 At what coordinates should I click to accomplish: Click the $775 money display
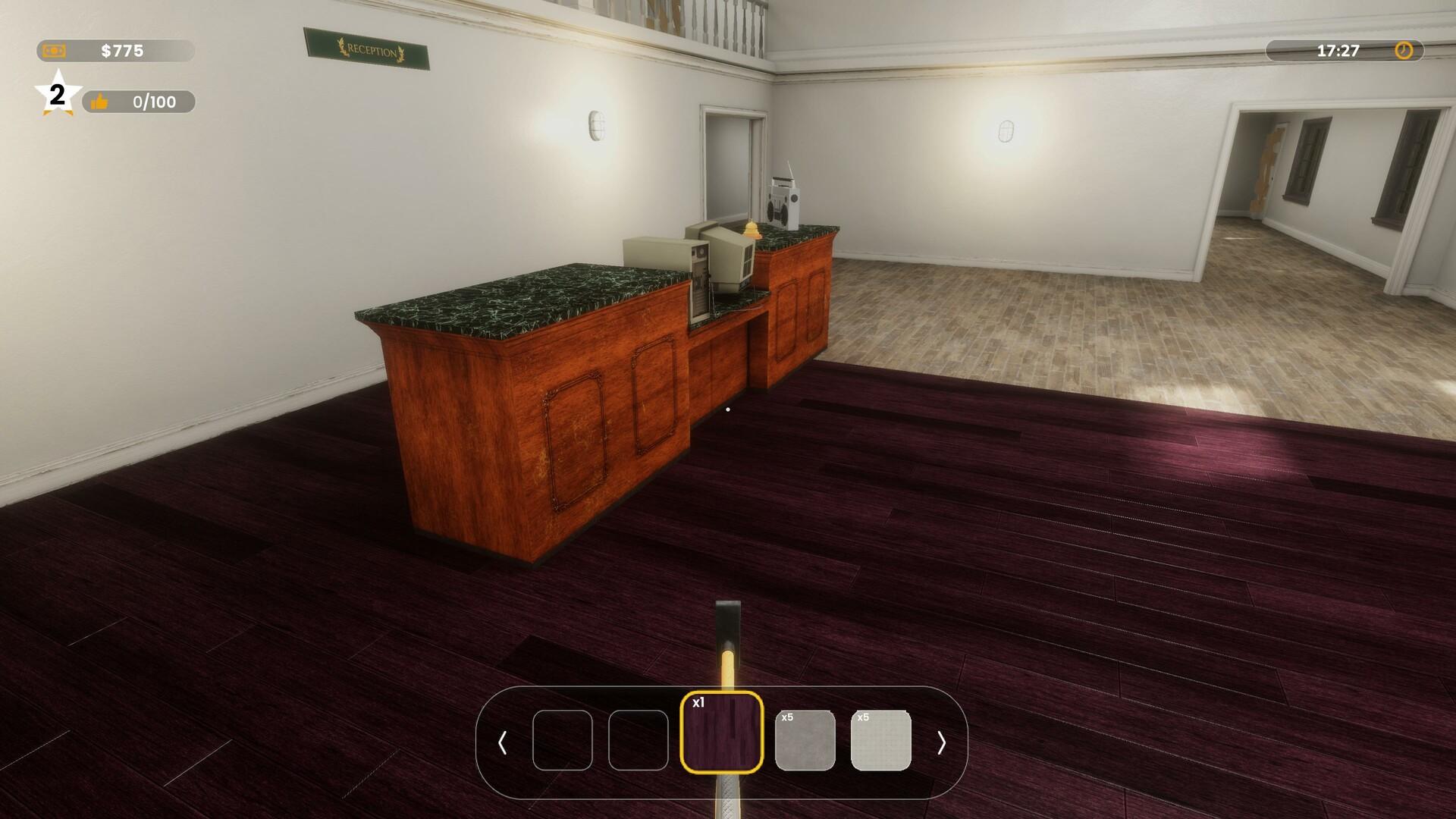coord(121,52)
